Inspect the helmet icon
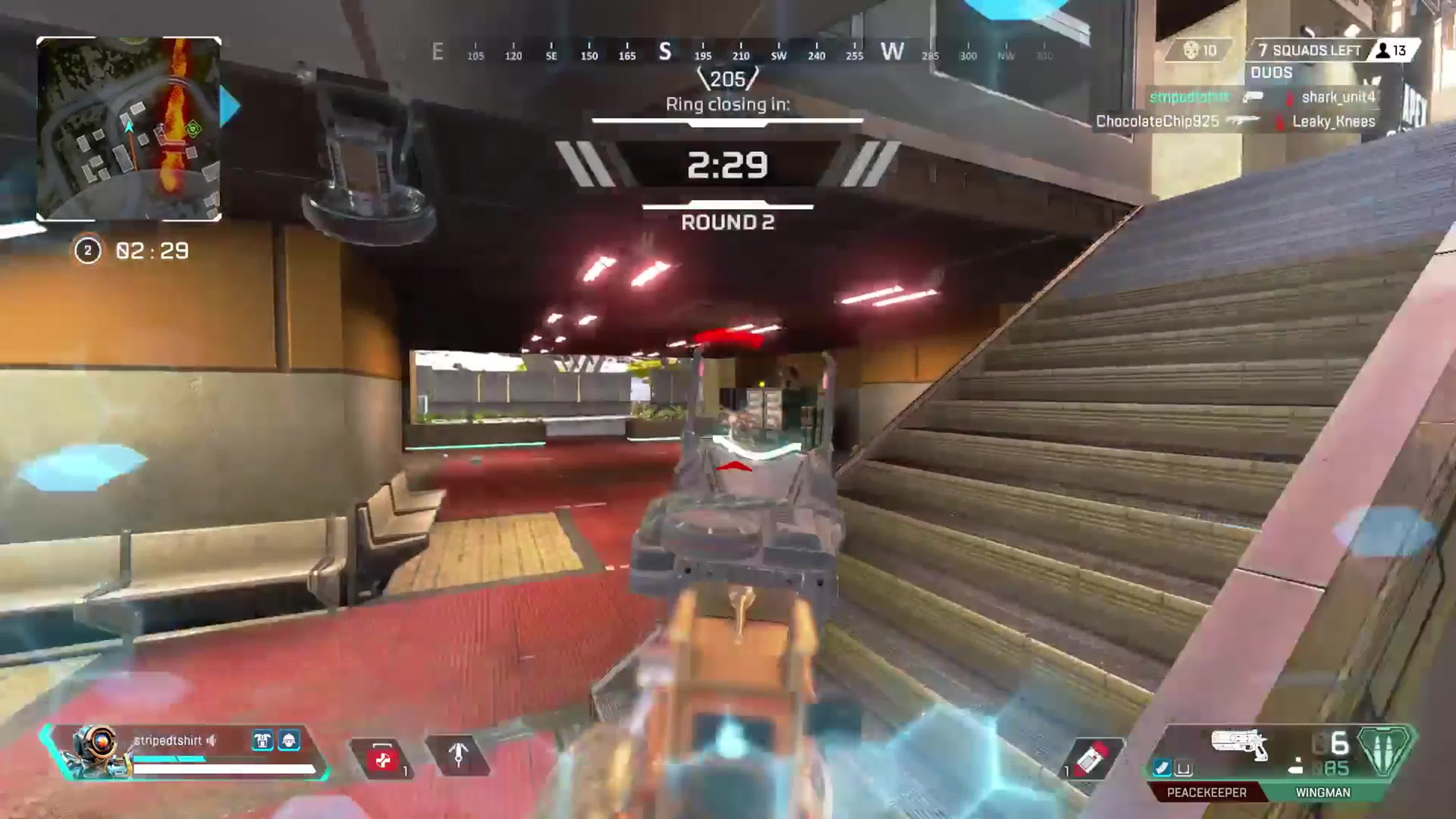 pos(289,740)
